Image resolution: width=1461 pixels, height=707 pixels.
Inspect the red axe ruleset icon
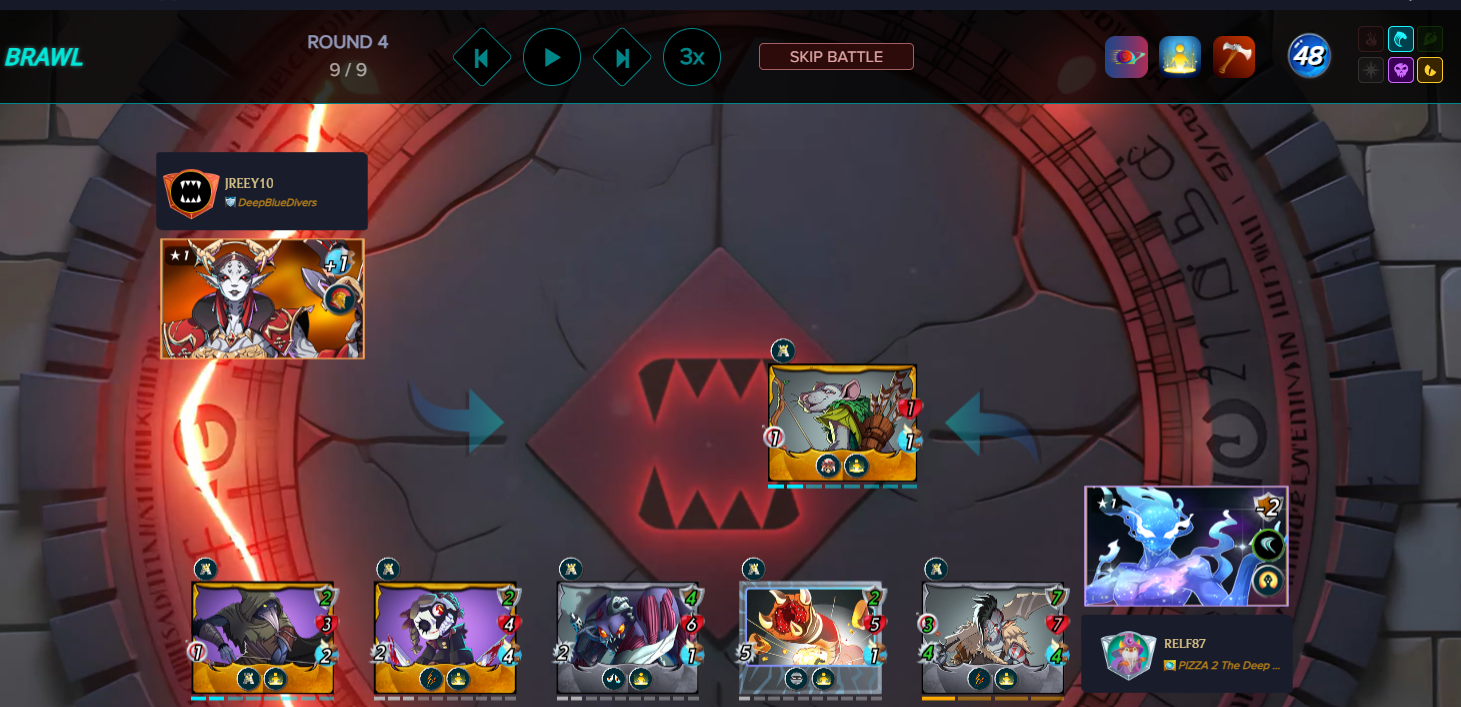1233,57
